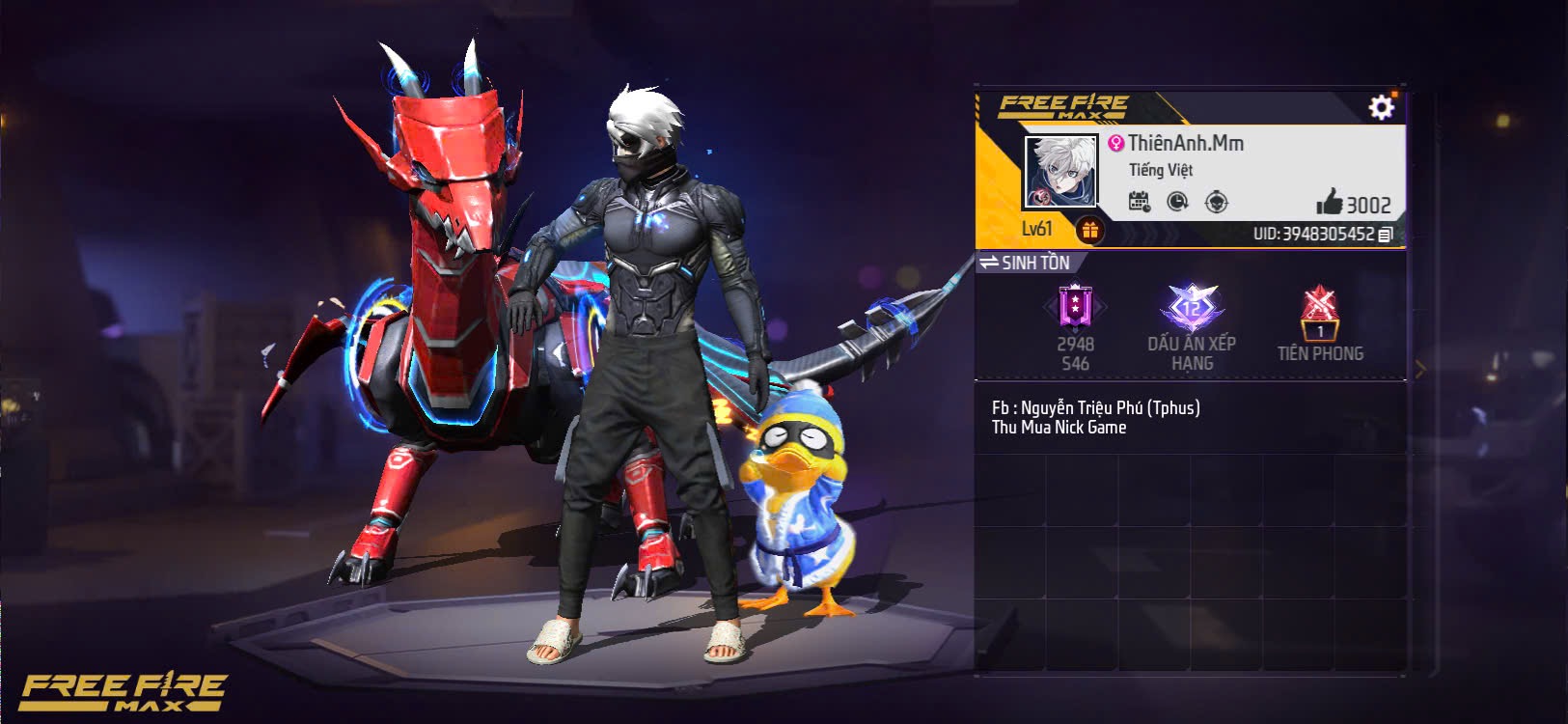Click the skull crosshair icon in profile
Screen dimensions: 1568x724
(x=1217, y=202)
